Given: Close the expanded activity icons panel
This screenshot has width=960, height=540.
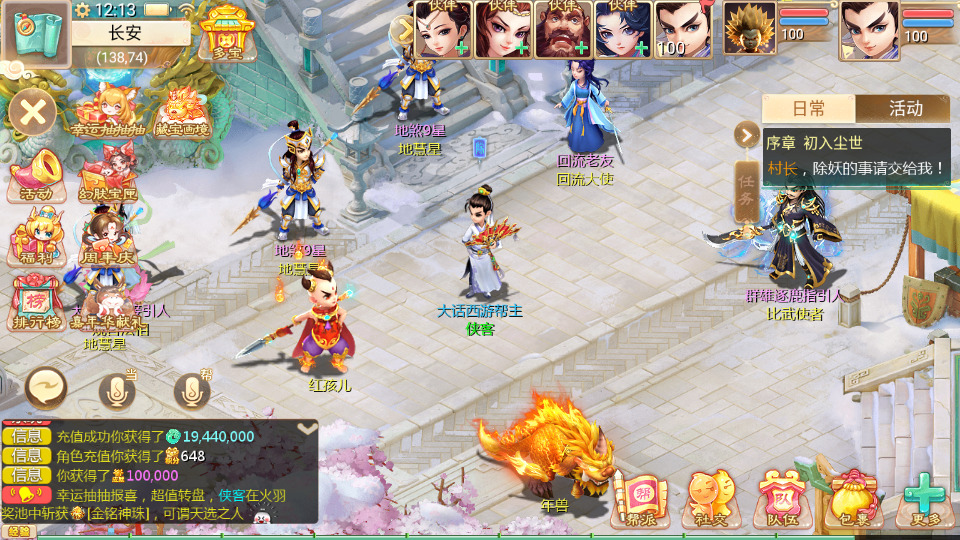Looking at the screenshot, I should point(32,110).
